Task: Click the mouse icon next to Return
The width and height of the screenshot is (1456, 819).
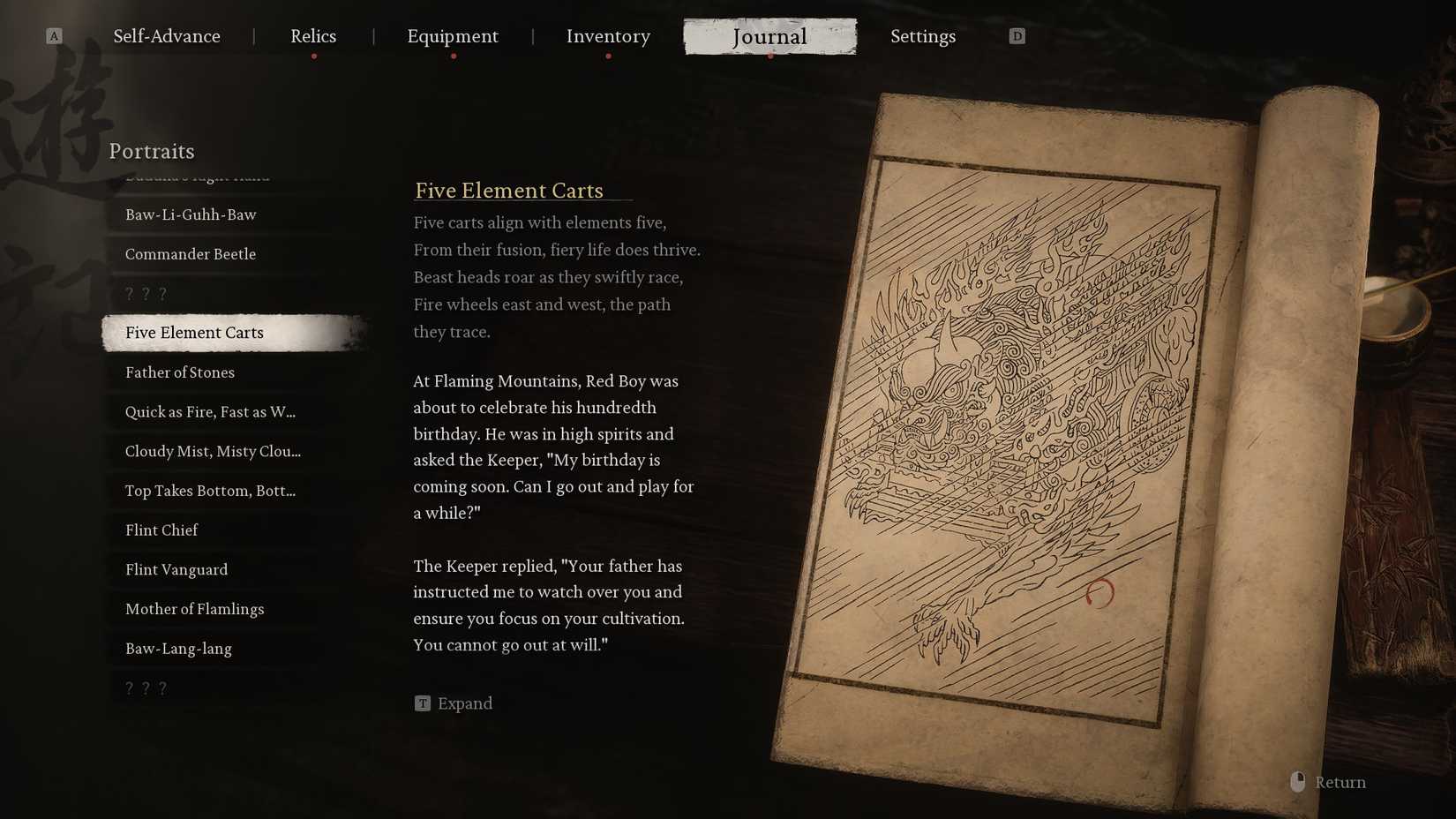Action: [x=1296, y=781]
